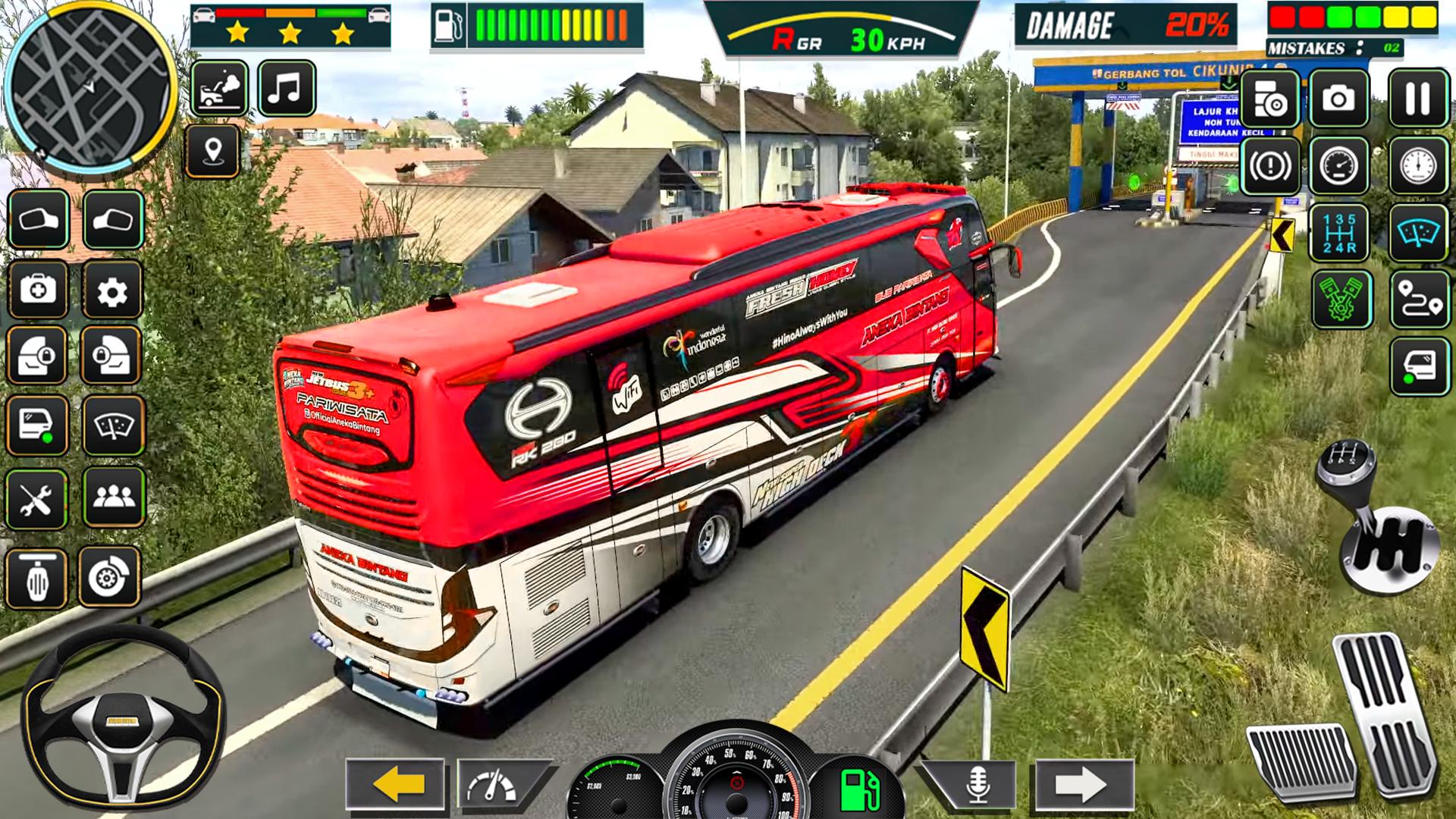Viewport: 1456px width, 819px height.
Task: Click the green fuel pump button
Action: click(x=859, y=790)
